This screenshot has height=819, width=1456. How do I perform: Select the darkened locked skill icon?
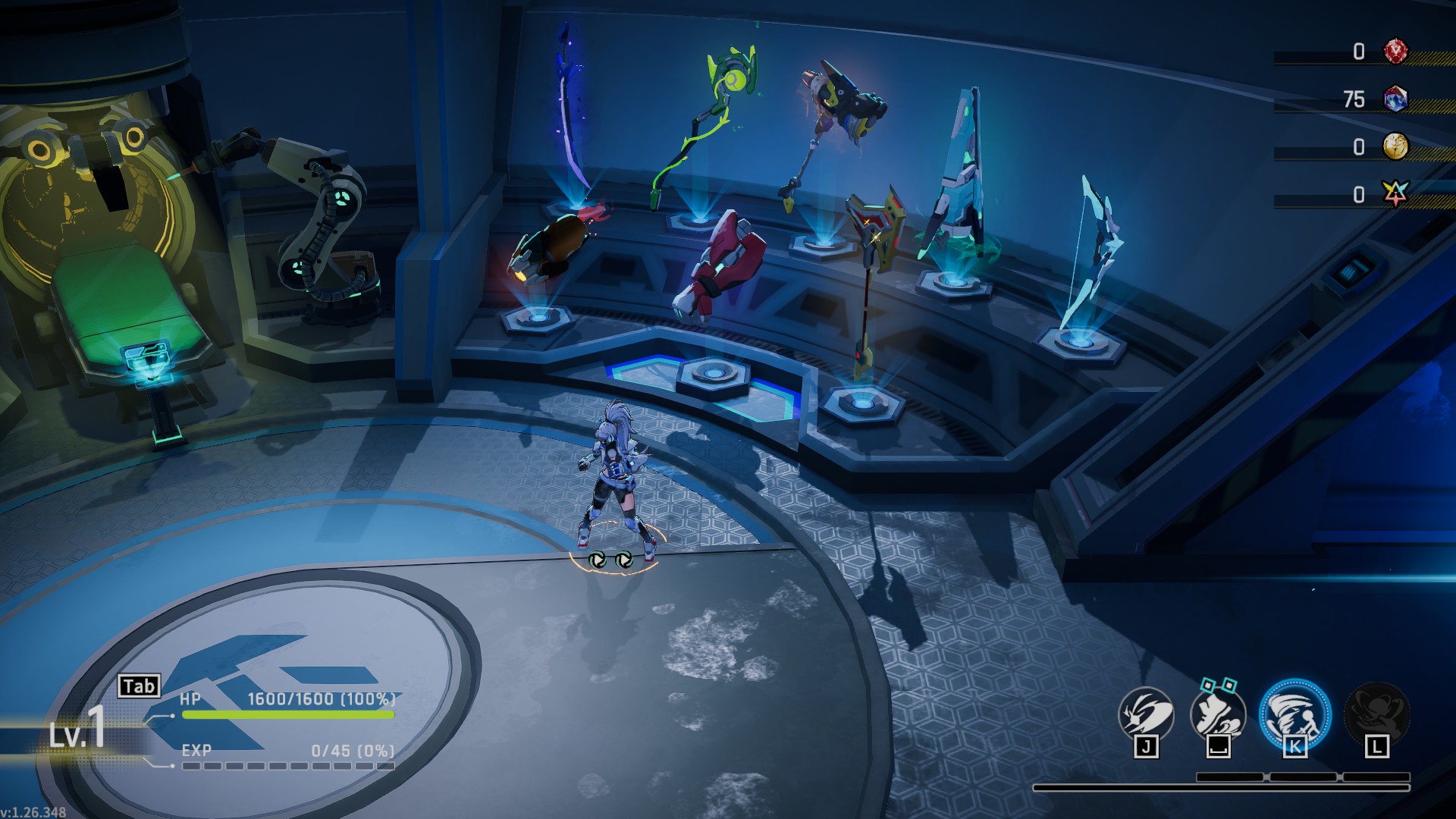click(x=1376, y=714)
